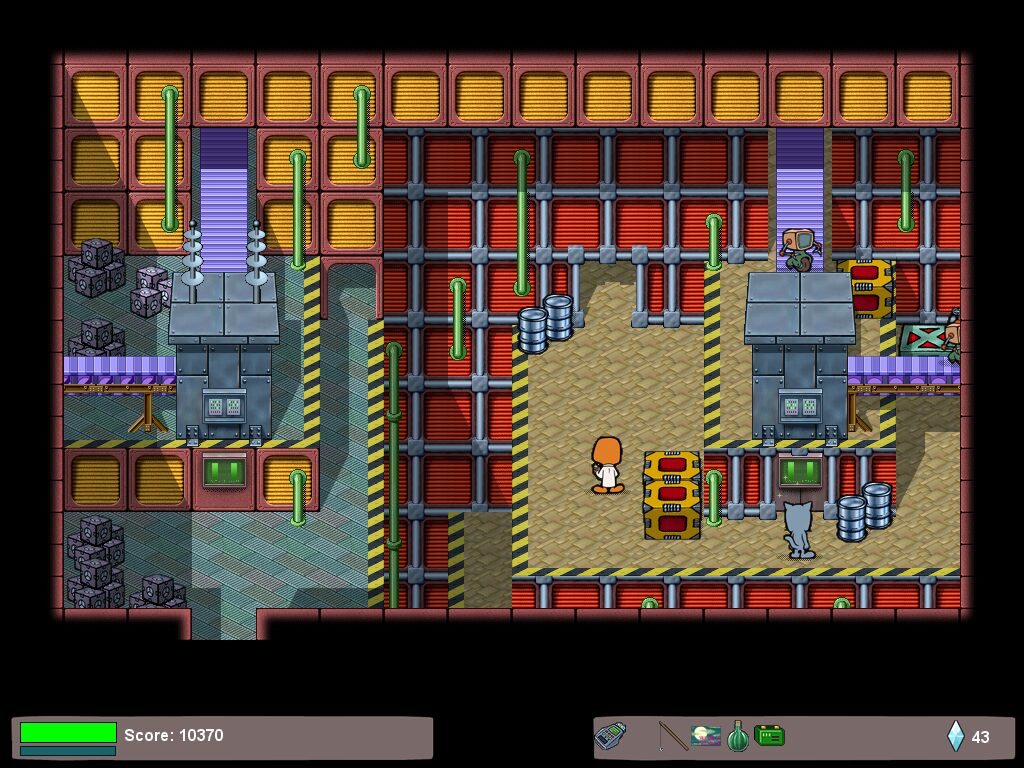Select the moonlit postcard inventory item
The image size is (1024, 768).
tap(706, 737)
